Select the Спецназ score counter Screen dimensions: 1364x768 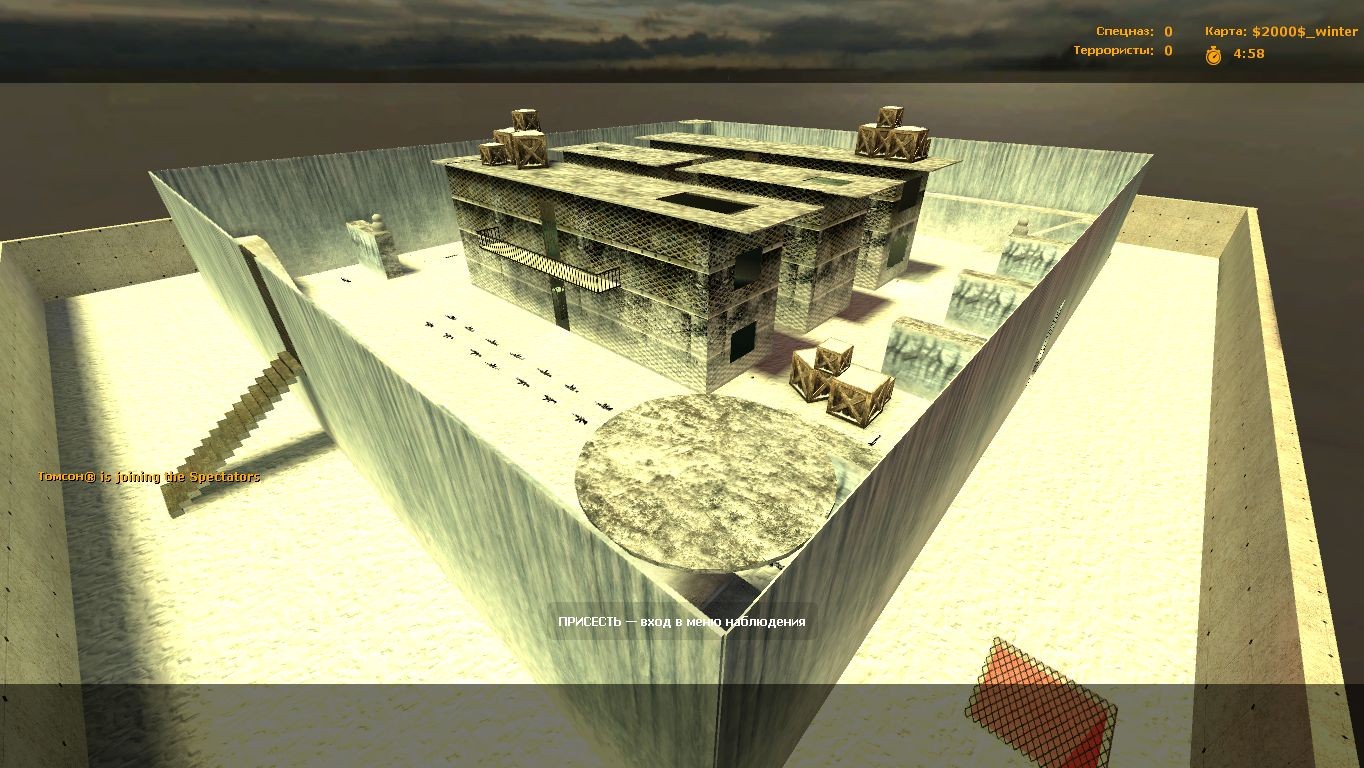[1125, 31]
